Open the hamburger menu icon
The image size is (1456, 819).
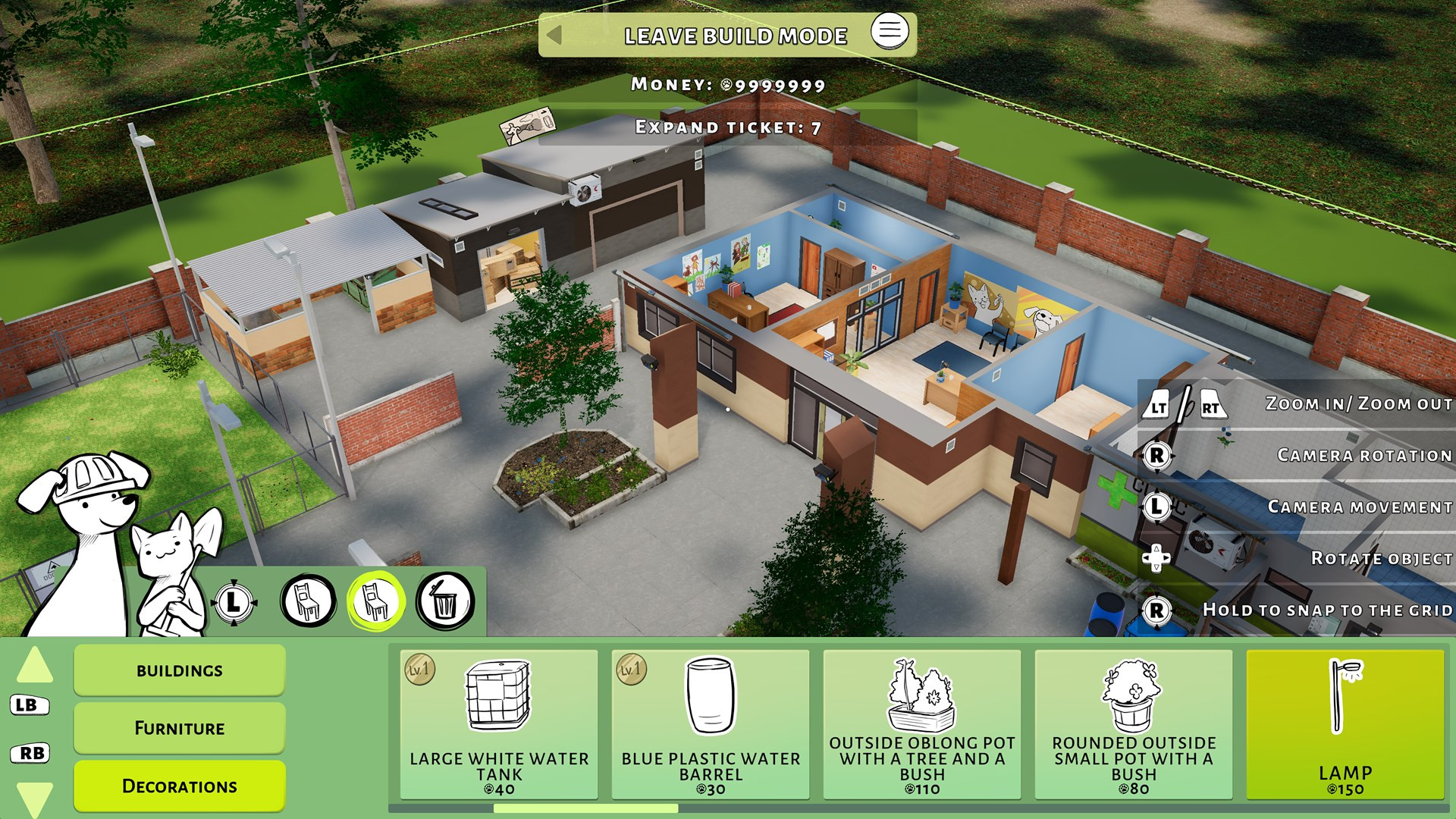[x=890, y=31]
